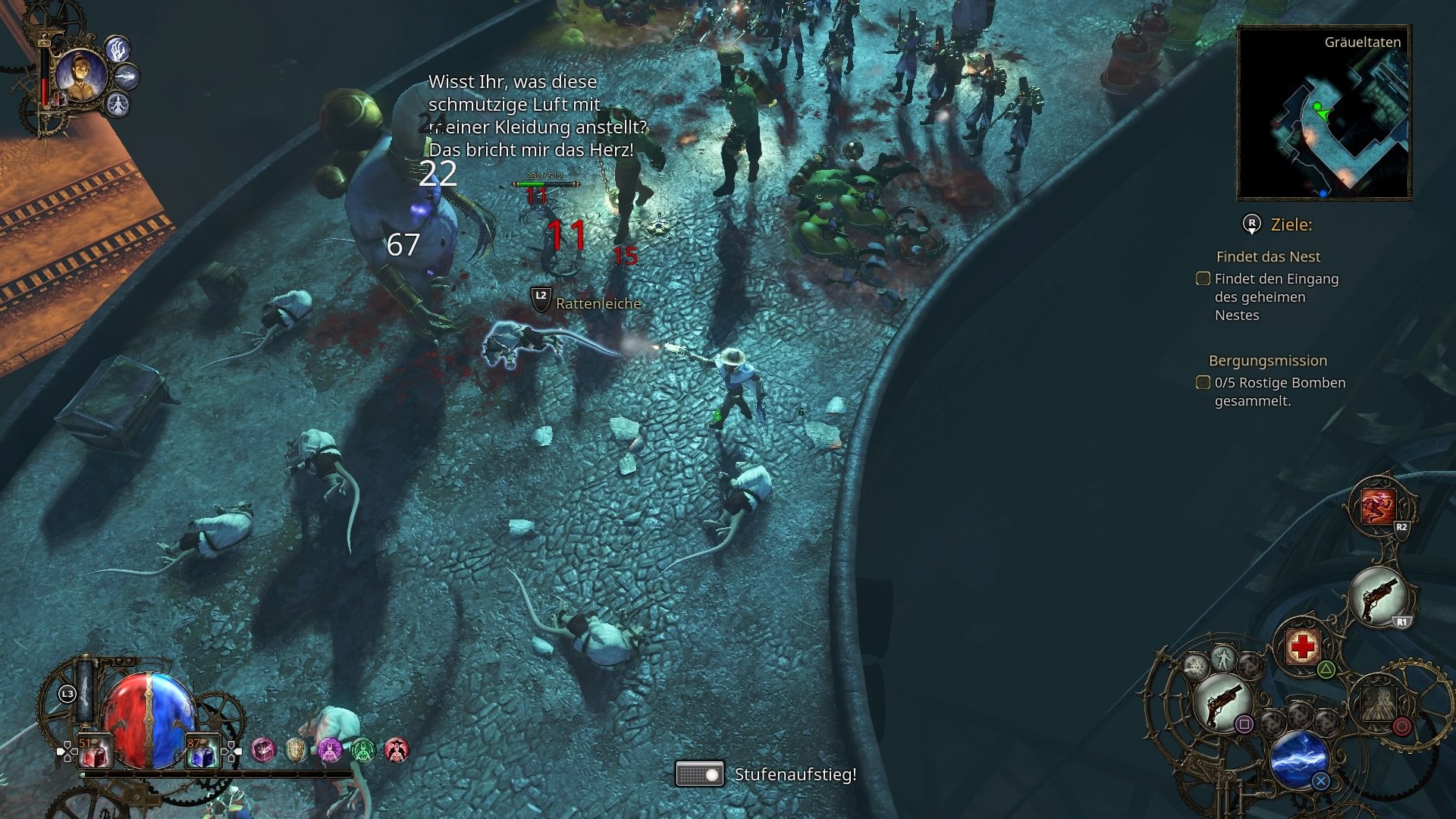Toggle the golden shield buff icon

pyautogui.click(x=296, y=748)
